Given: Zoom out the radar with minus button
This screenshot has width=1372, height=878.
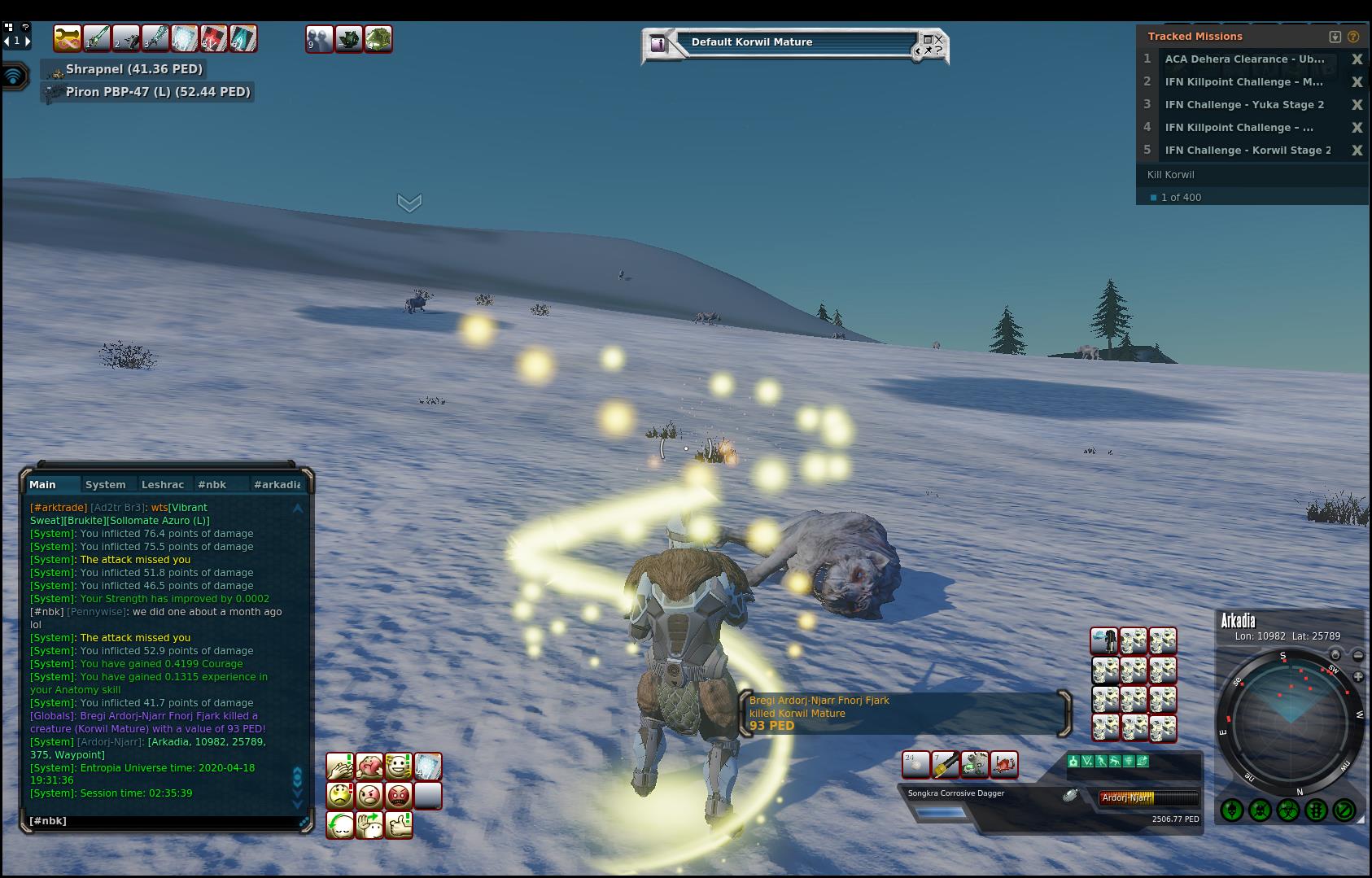Looking at the screenshot, I should pos(1358,655).
